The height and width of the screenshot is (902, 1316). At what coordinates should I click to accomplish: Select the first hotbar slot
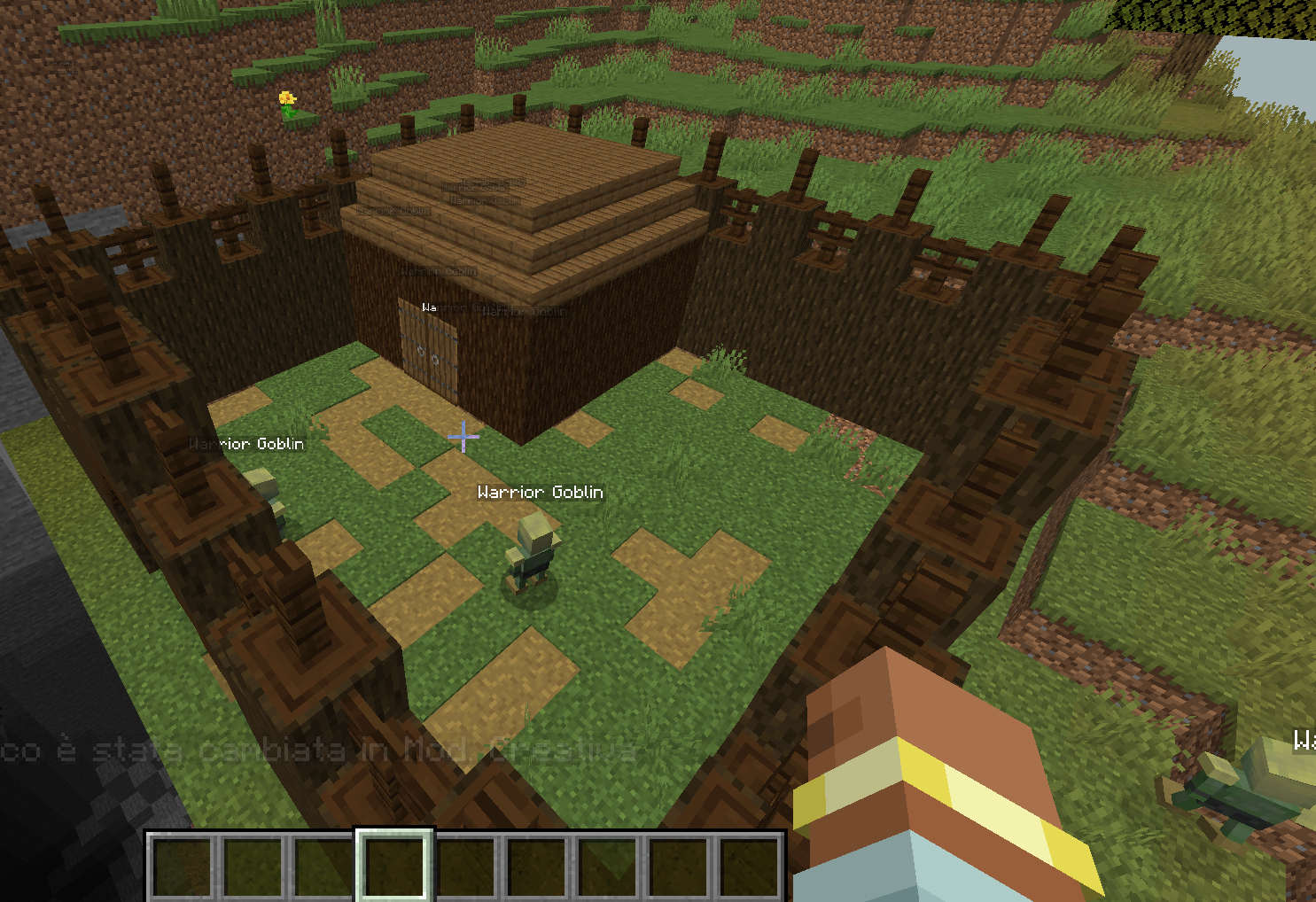click(182, 864)
